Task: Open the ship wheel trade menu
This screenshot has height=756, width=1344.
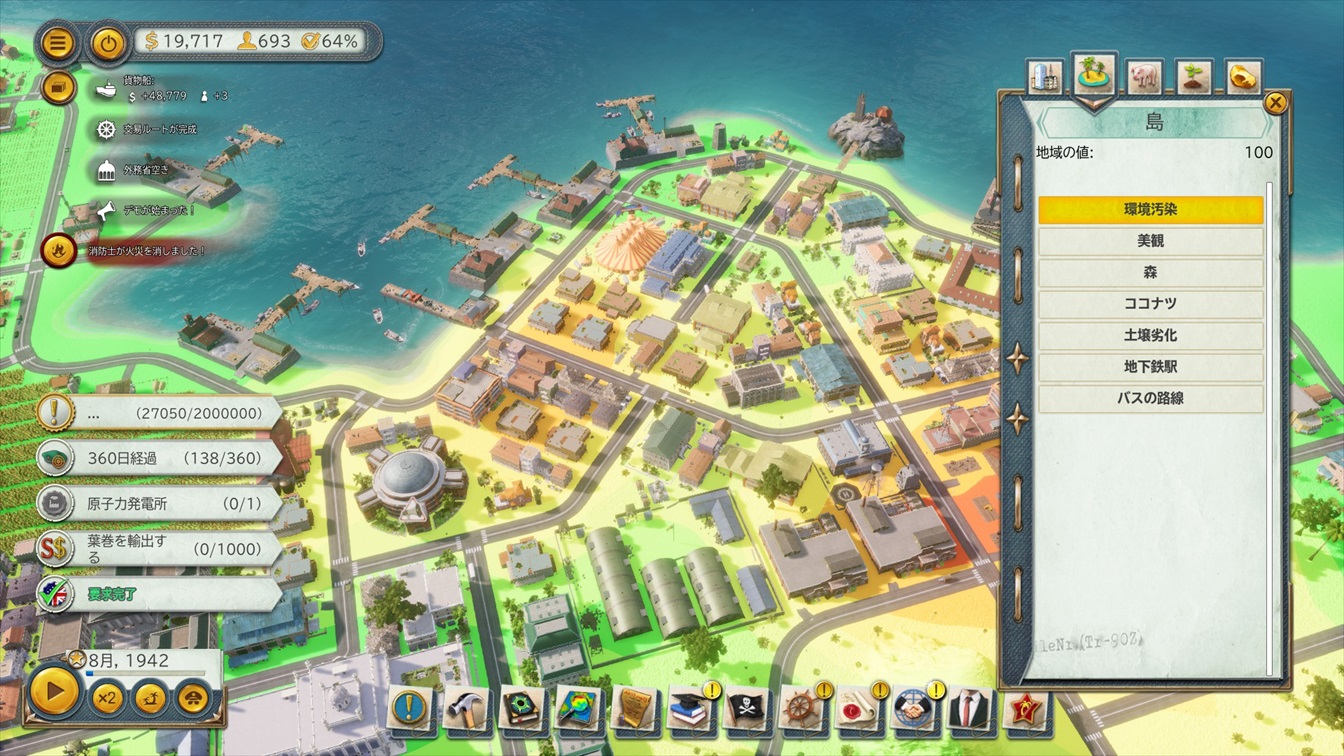Action: tap(802, 708)
